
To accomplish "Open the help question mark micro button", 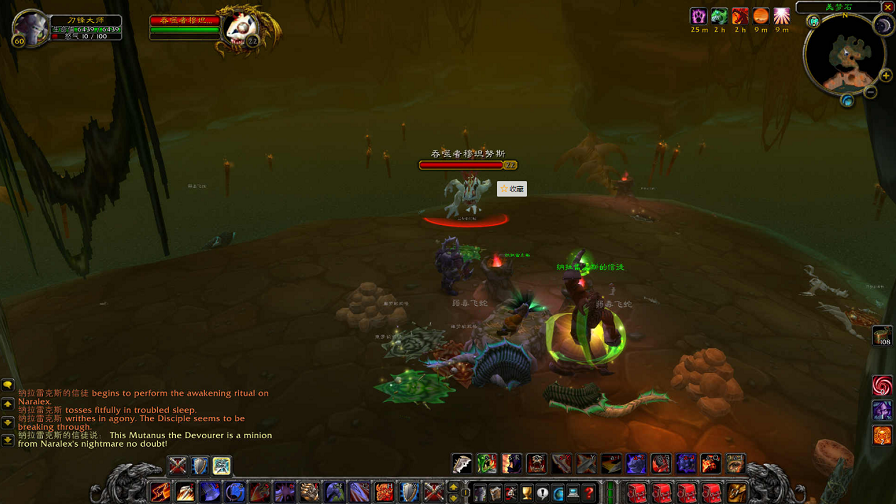I will [590, 492].
